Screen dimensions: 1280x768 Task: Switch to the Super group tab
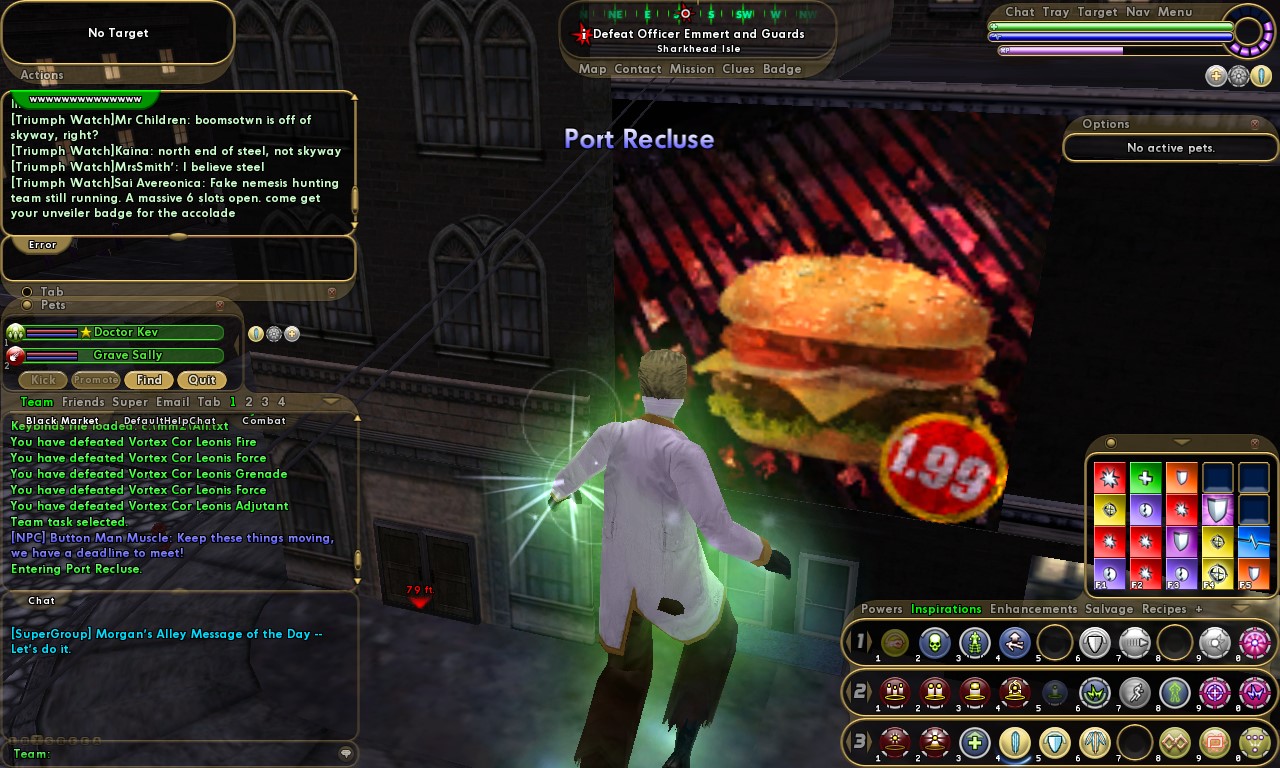[x=130, y=402]
